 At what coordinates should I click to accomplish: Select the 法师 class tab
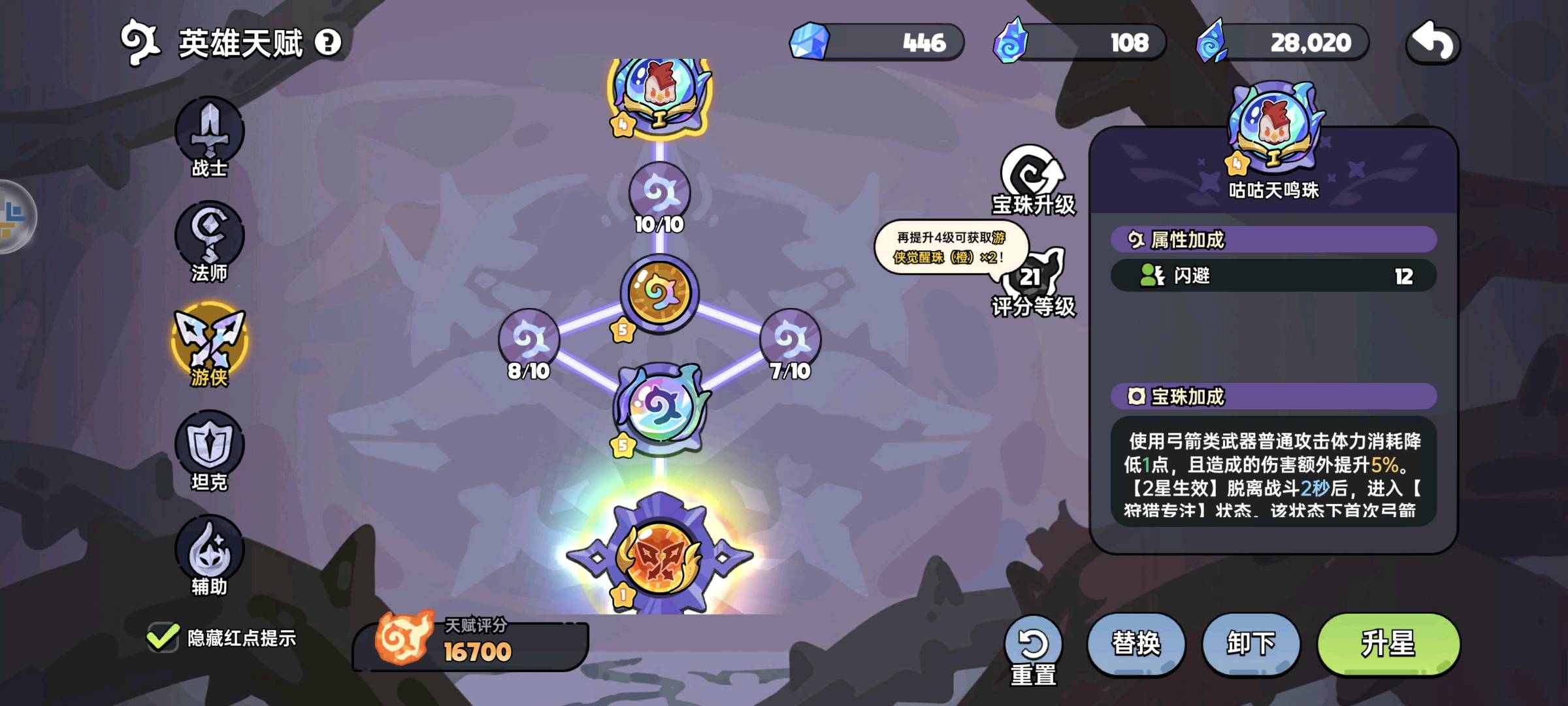coord(209,240)
